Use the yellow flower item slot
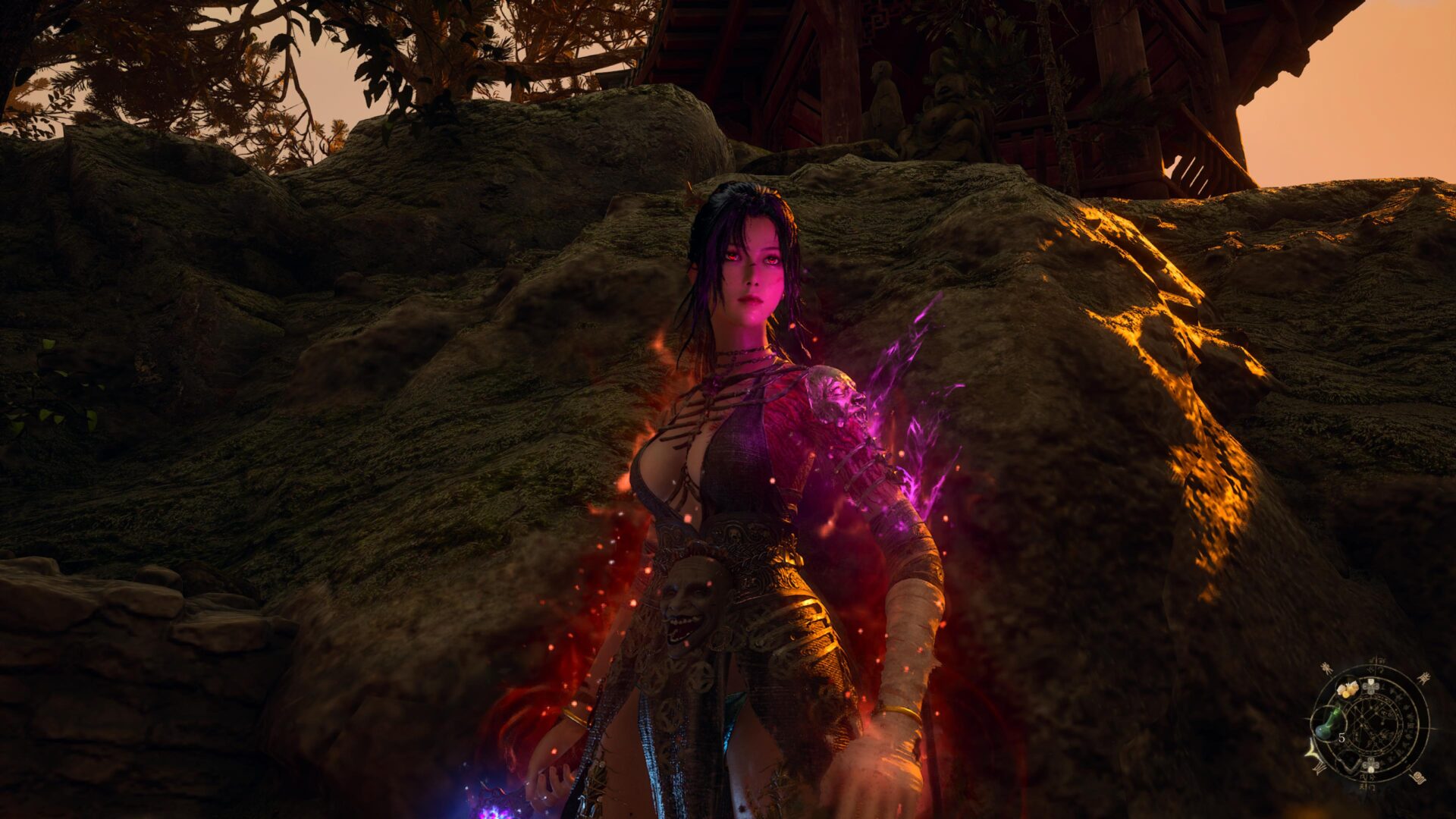 tap(1348, 689)
